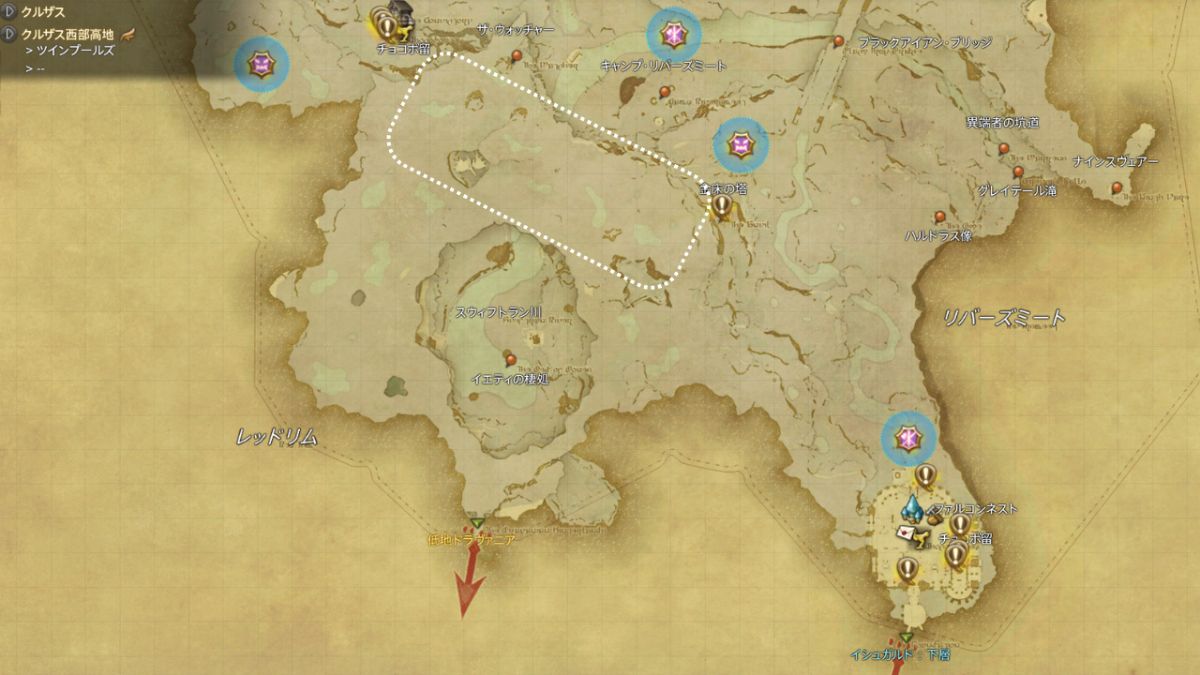Click the グレイテール滝 location pin
1200x675 pixels.
click(1018, 172)
